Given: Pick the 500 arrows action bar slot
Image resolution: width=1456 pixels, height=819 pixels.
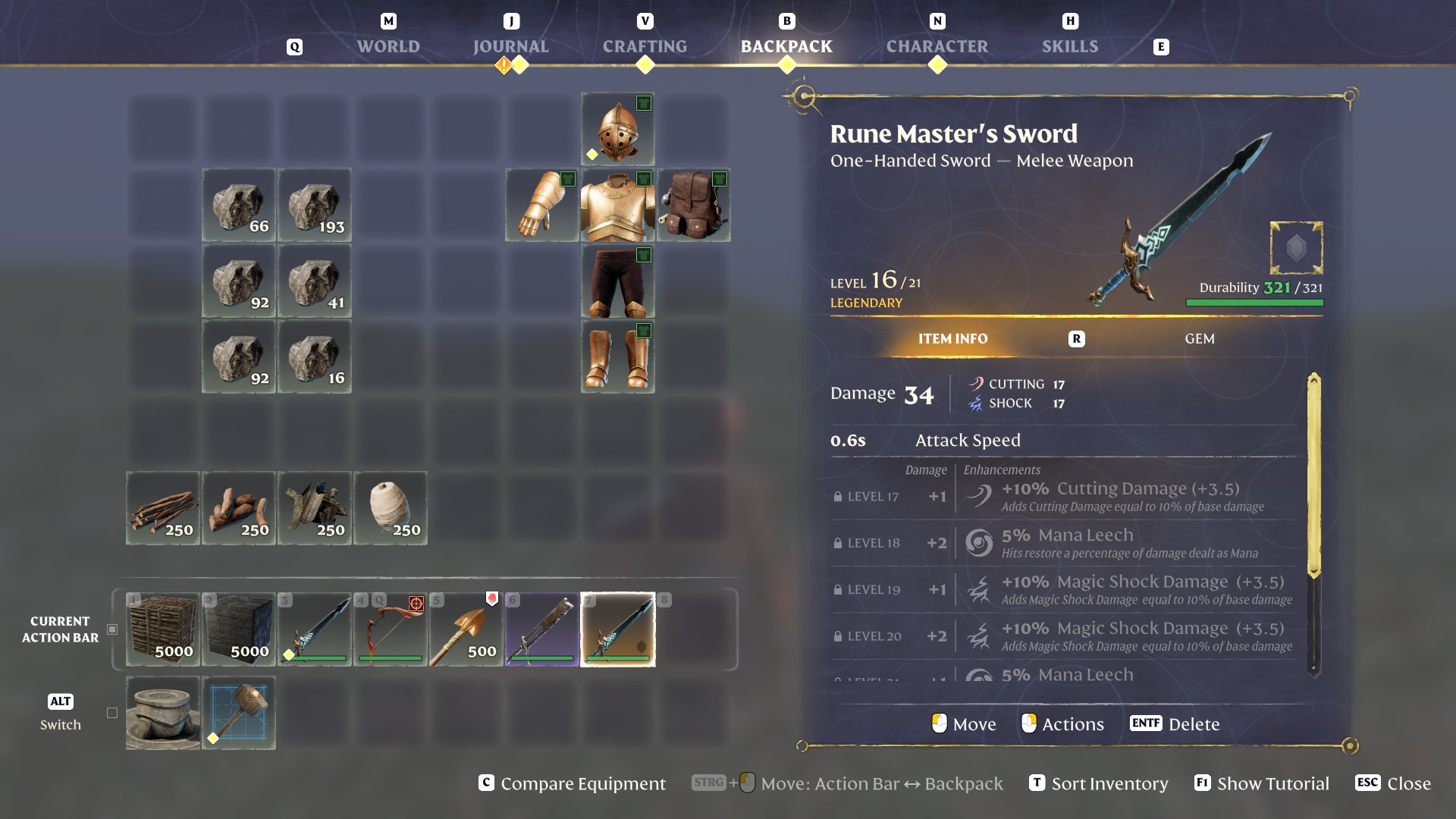Looking at the screenshot, I should pyautogui.click(x=466, y=629).
